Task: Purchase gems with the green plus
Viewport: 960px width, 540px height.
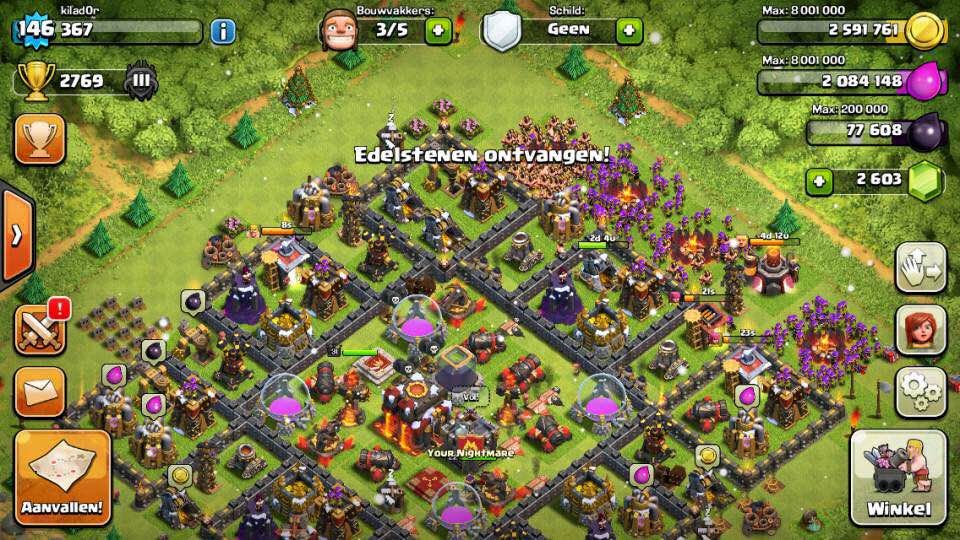Action: tap(820, 182)
